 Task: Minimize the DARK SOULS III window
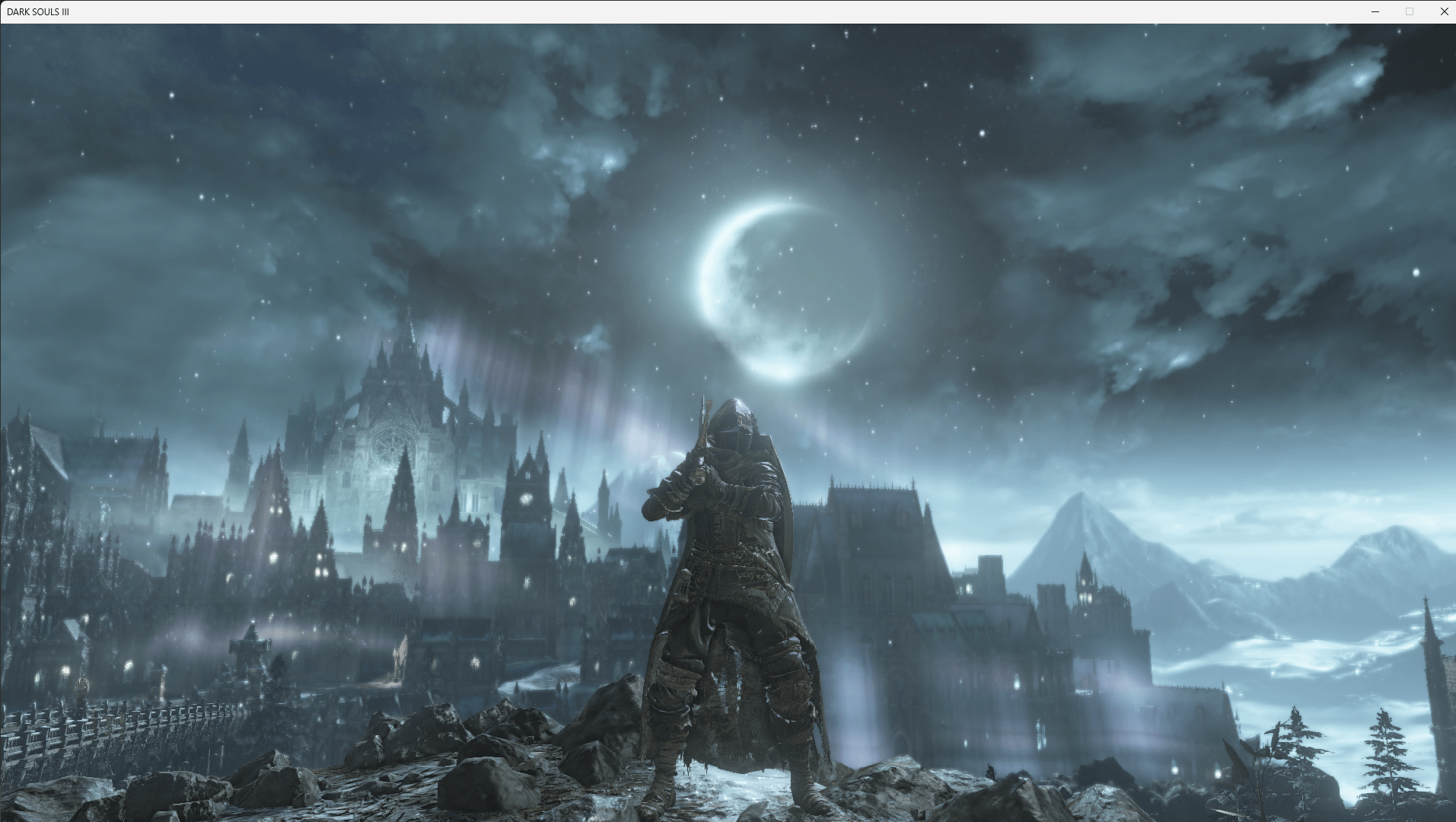point(1375,11)
